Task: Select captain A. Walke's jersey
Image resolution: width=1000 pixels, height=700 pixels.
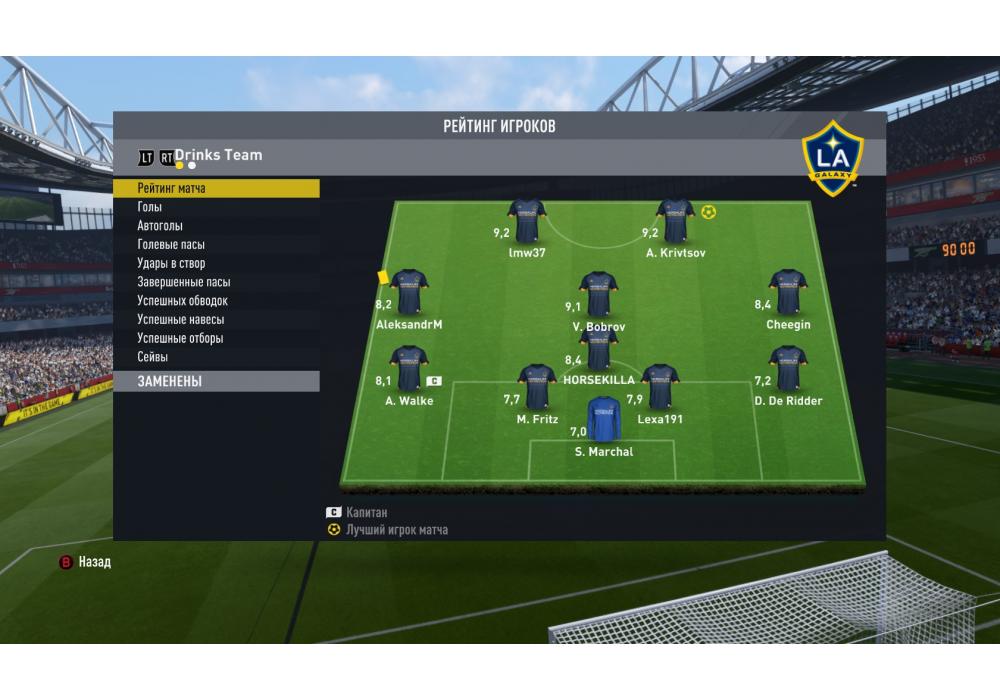Action: click(x=408, y=368)
